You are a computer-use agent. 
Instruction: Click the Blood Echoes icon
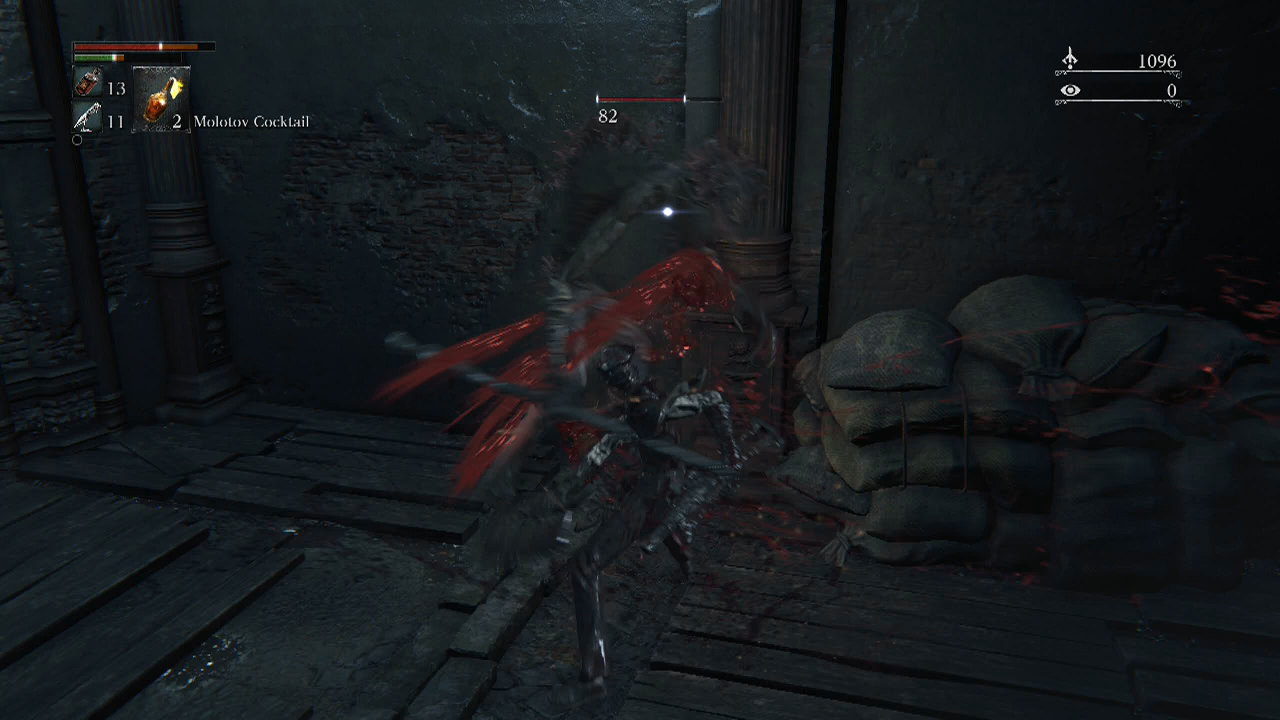[x=1070, y=60]
